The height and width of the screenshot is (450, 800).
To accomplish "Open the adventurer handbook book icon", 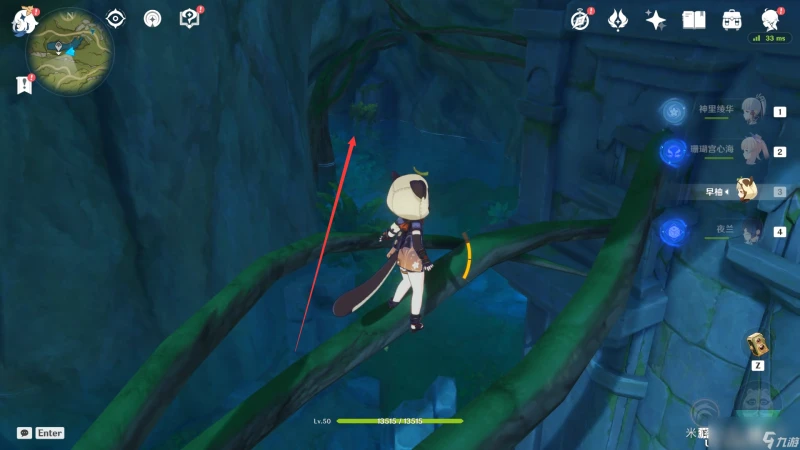I will coord(694,19).
